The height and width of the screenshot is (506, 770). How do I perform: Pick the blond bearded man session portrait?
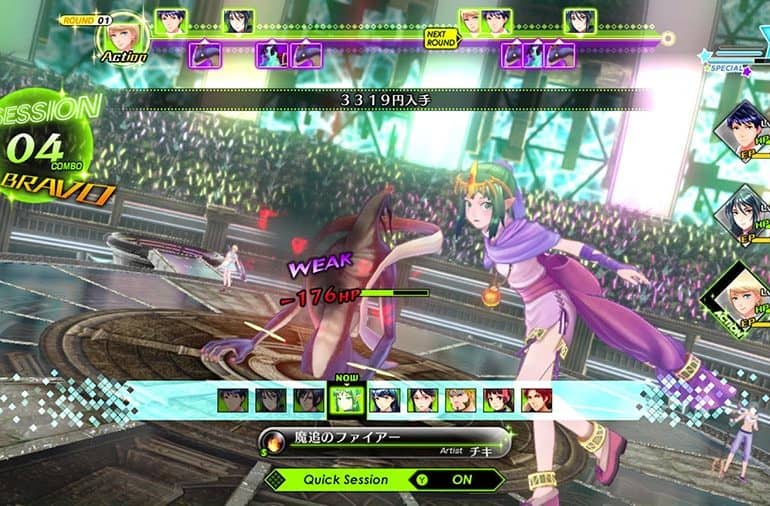[x=460, y=401]
